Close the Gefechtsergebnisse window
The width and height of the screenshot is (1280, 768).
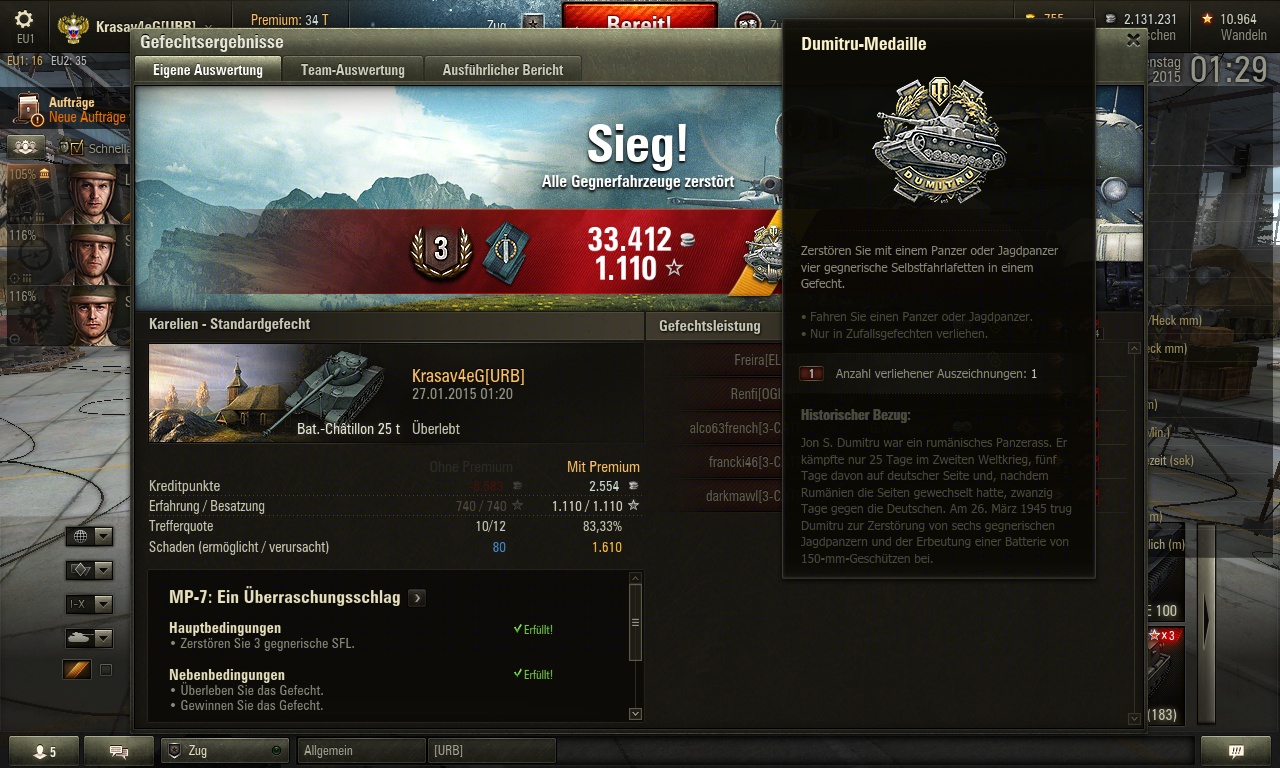pyautogui.click(x=1133, y=40)
